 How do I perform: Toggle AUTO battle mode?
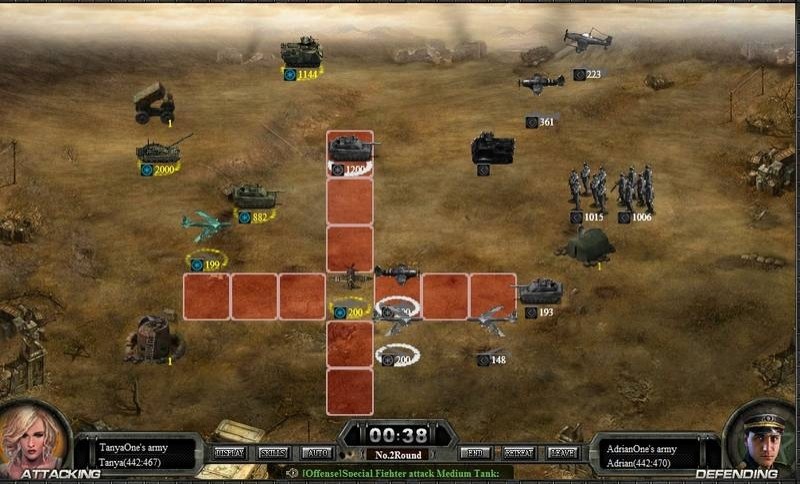[x=316, y=453]
